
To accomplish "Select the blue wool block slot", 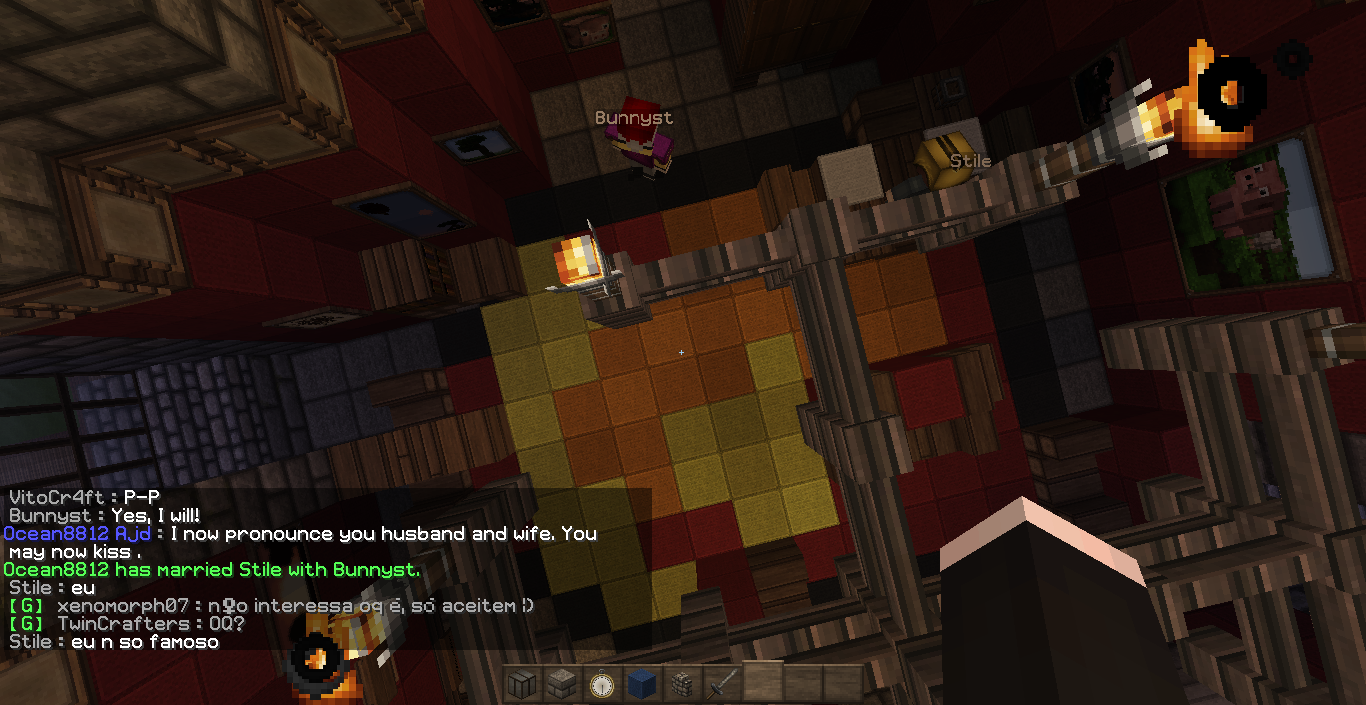I will pos(642,685).
